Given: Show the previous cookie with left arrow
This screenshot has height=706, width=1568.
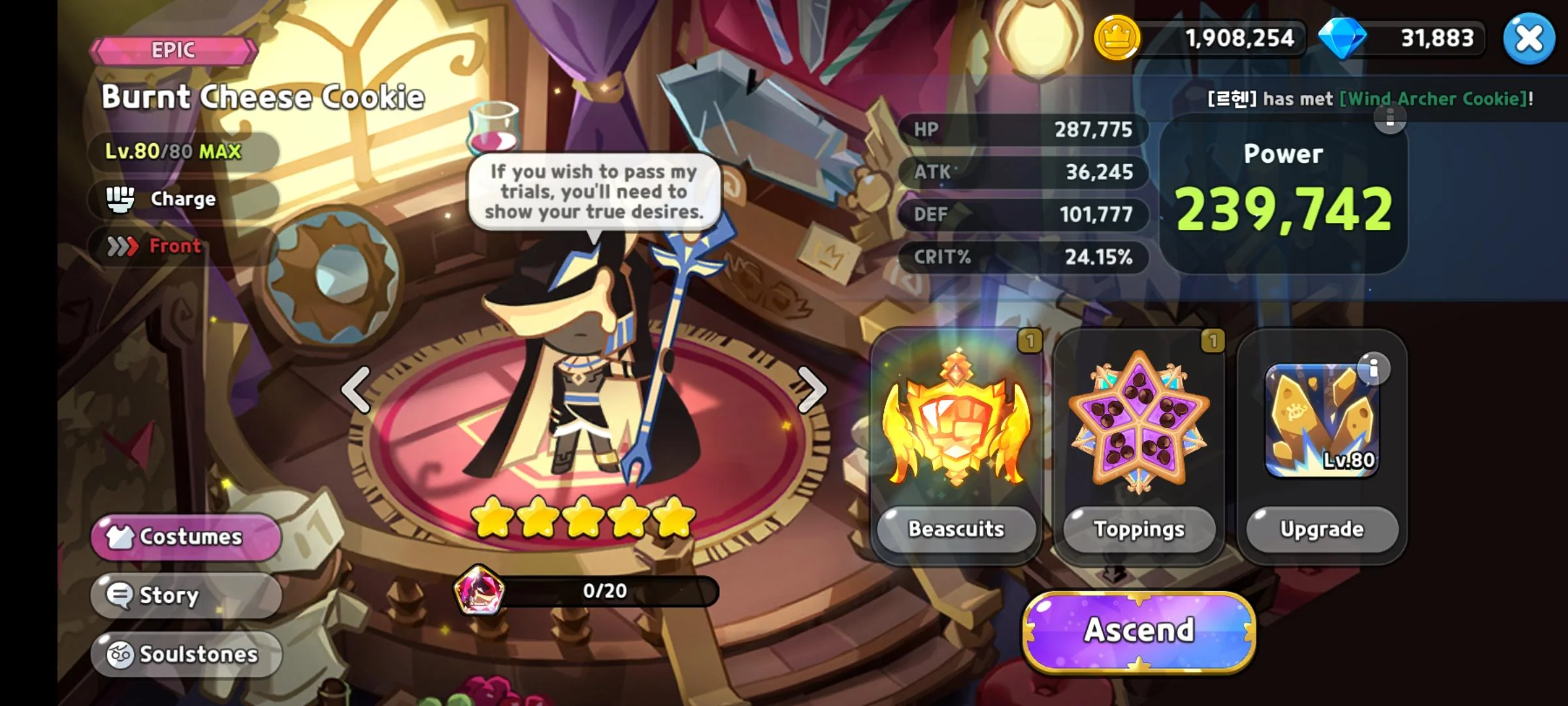Looking at the screenshot, I should (356, 390).
